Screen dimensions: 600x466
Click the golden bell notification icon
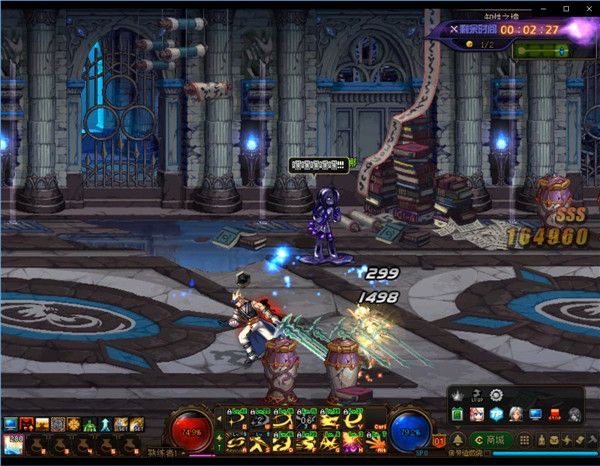click(458, 440)
